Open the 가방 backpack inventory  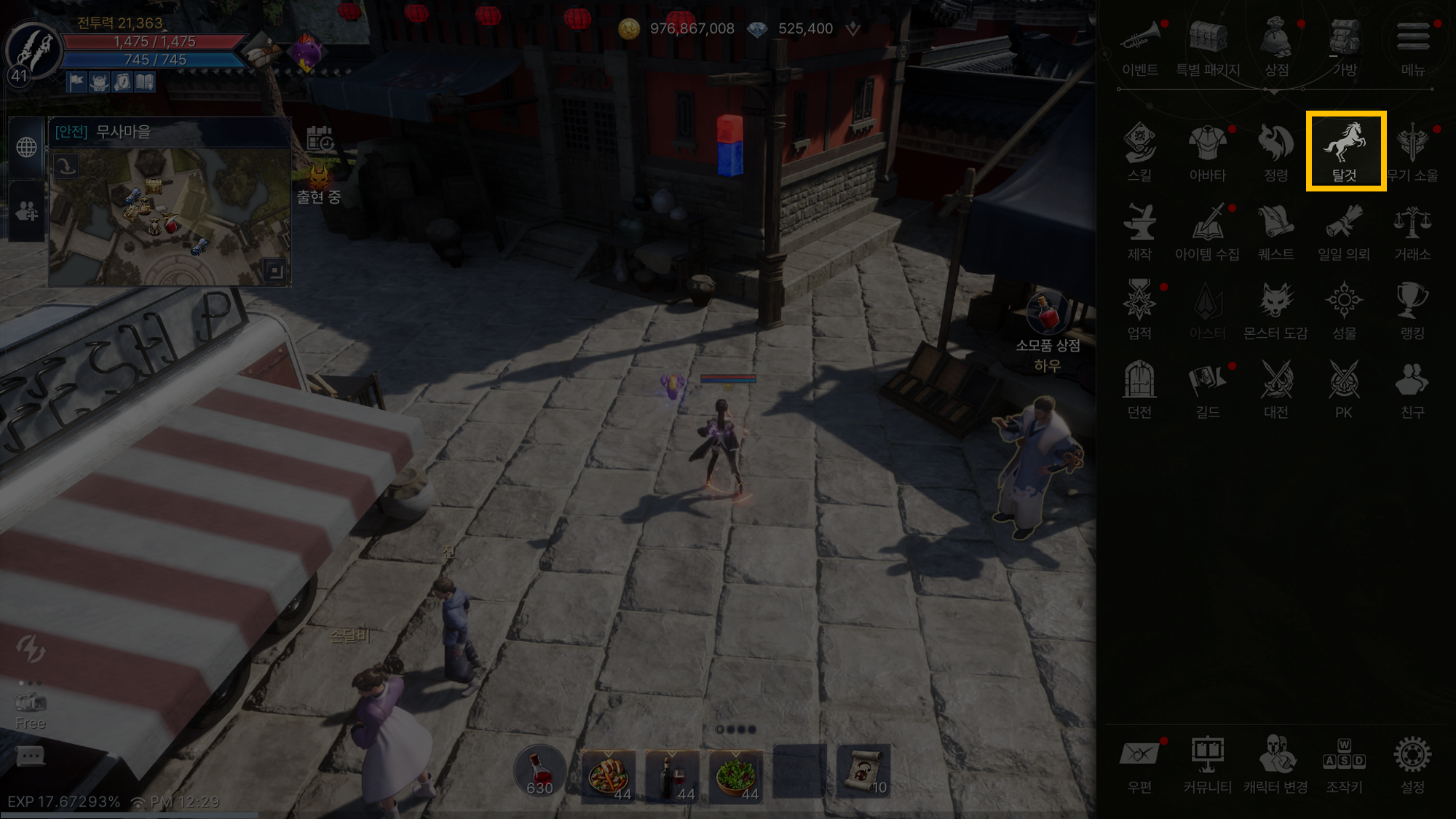1345,45
